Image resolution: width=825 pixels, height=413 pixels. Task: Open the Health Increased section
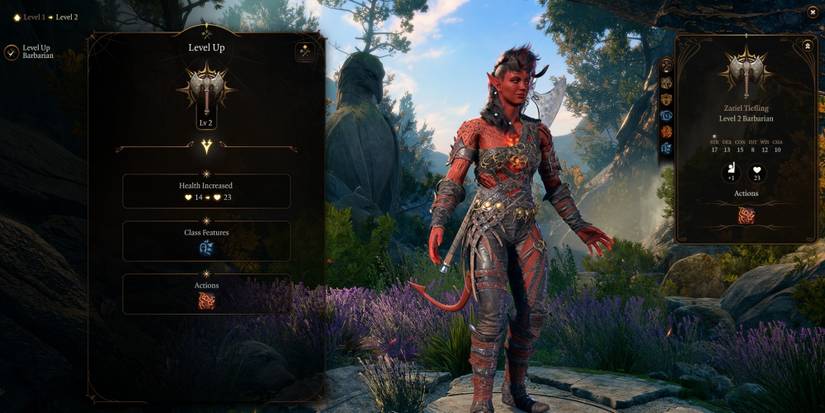point(206,191)
